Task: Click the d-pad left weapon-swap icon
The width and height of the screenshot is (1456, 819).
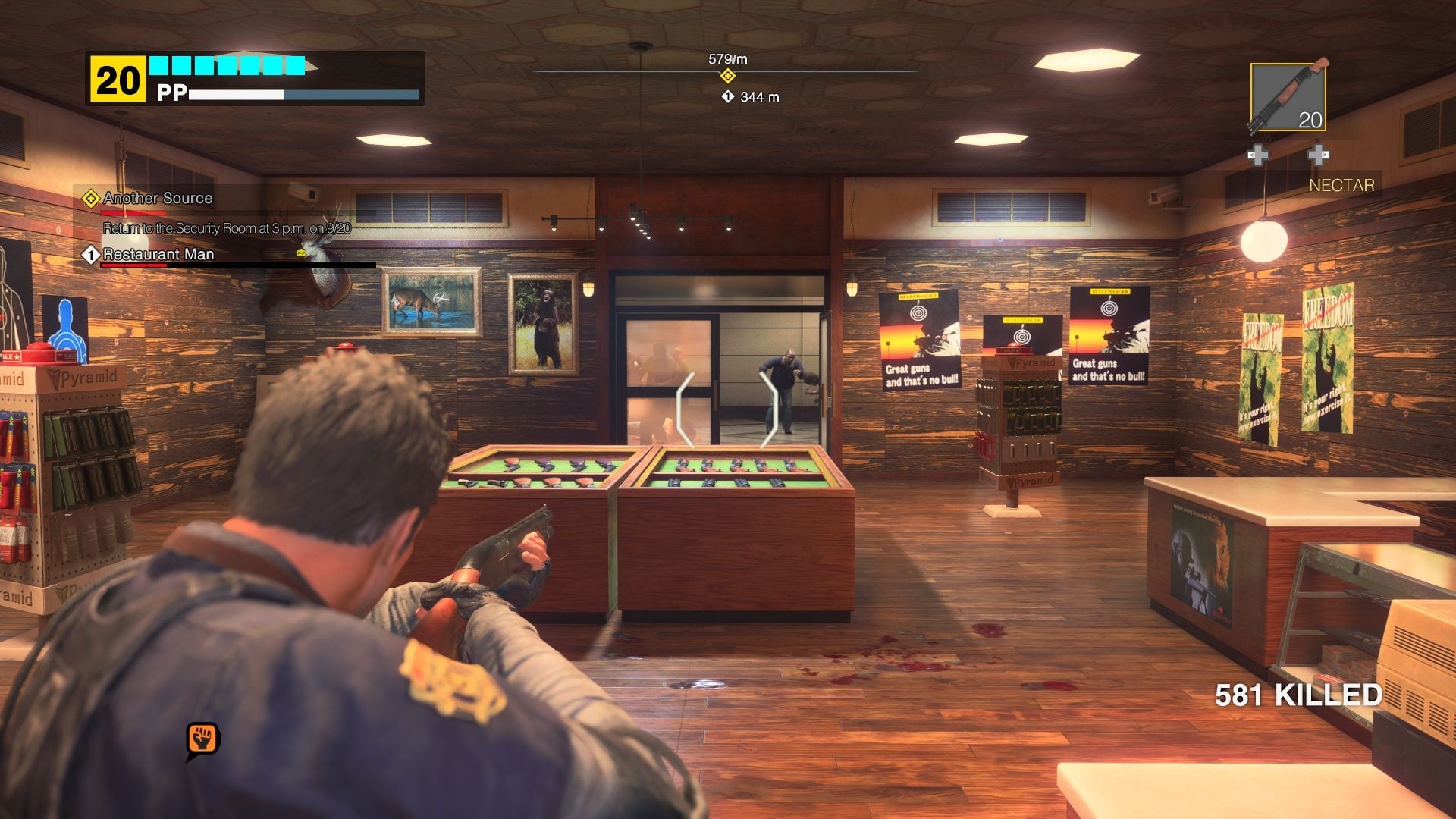Action: coord(1260,155)
